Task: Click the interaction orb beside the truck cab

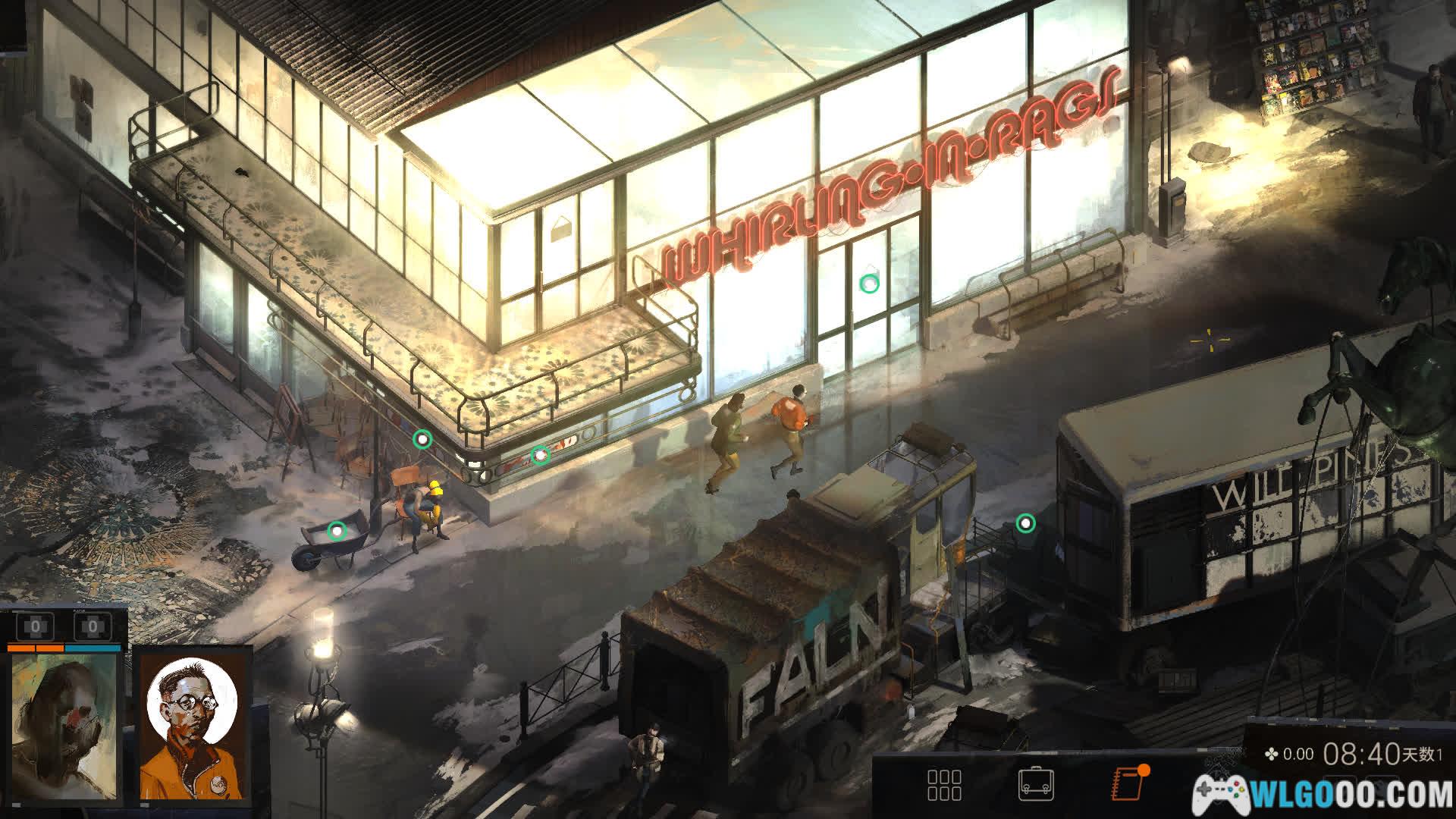Action: click(1025, 523)
